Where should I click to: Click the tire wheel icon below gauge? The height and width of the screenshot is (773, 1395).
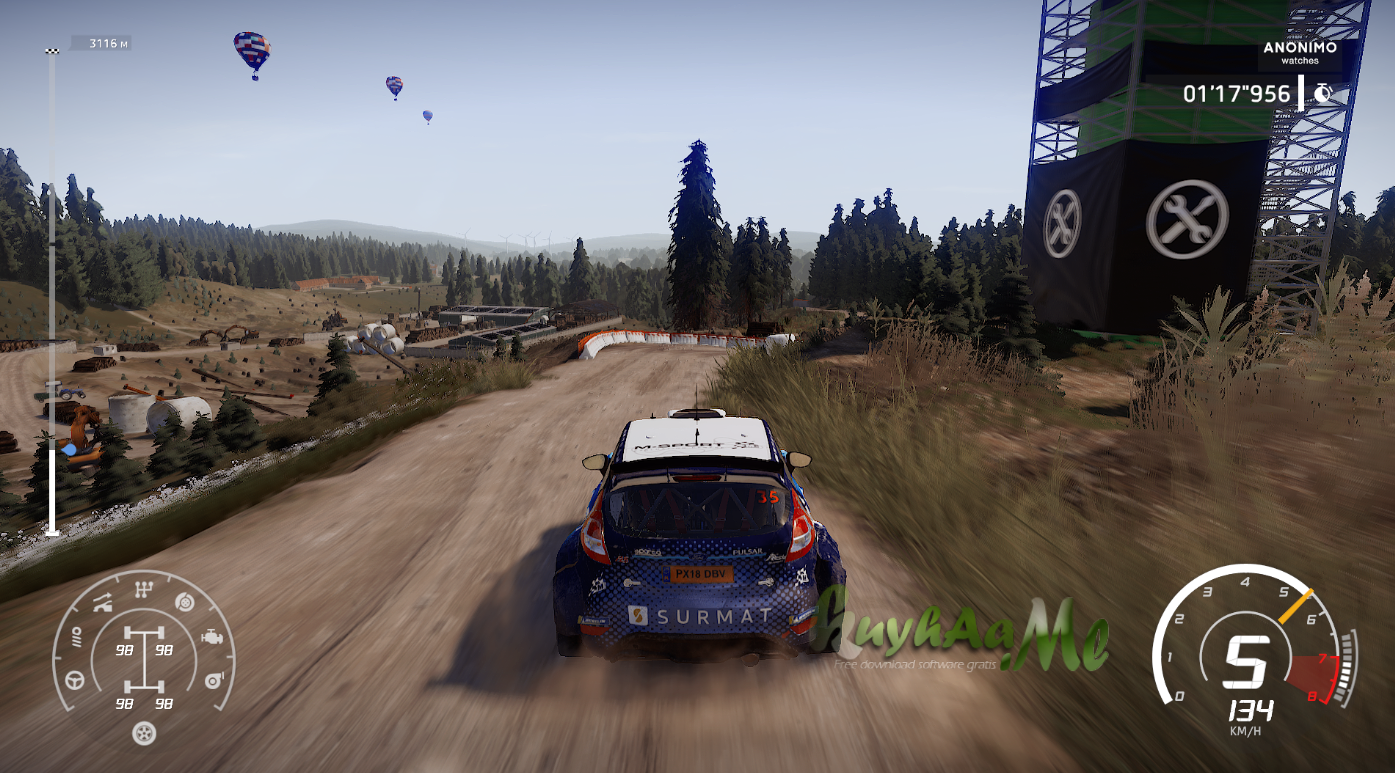144,733
